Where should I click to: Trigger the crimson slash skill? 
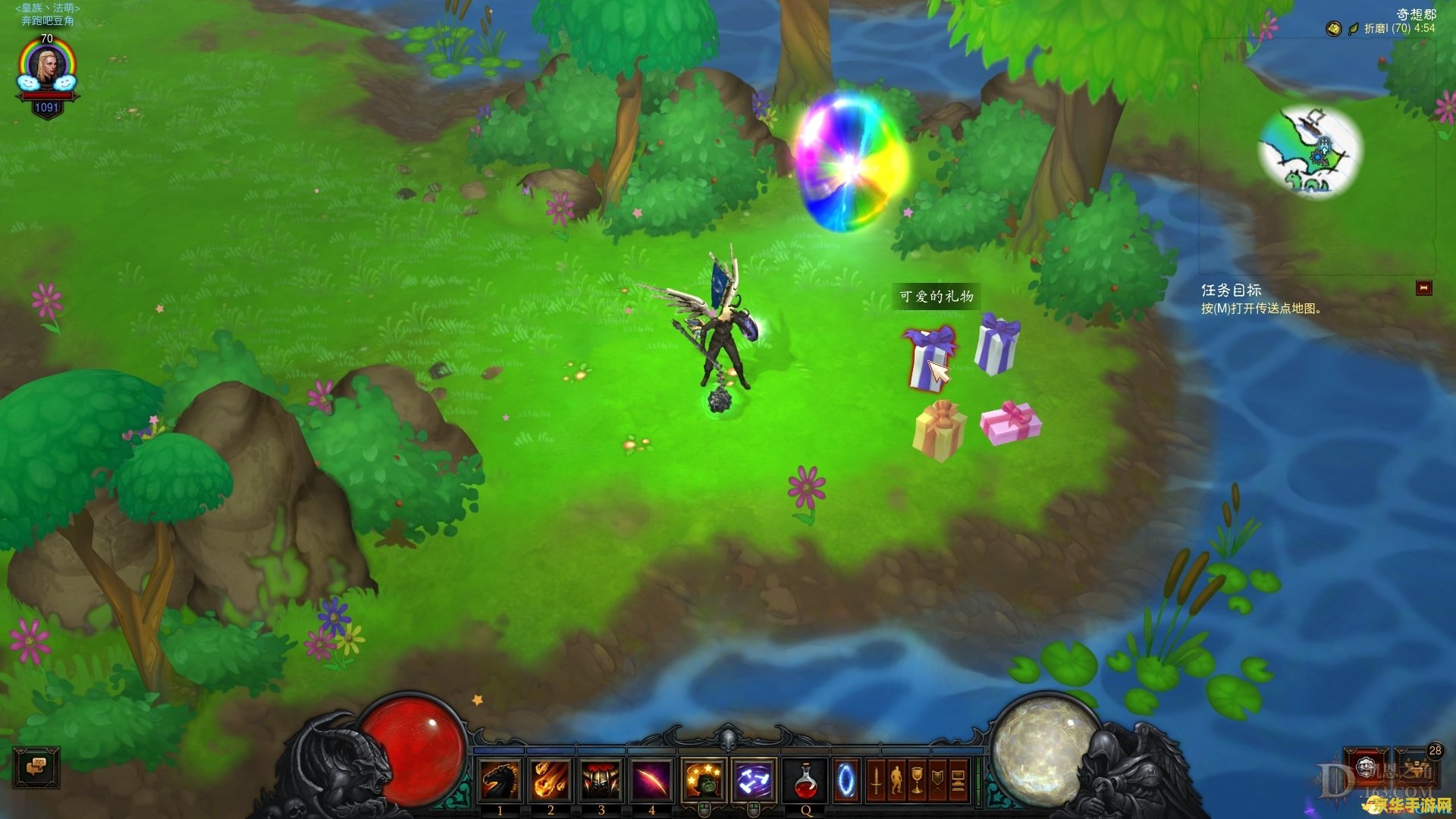pyautogui.click(x=651, y=780)
